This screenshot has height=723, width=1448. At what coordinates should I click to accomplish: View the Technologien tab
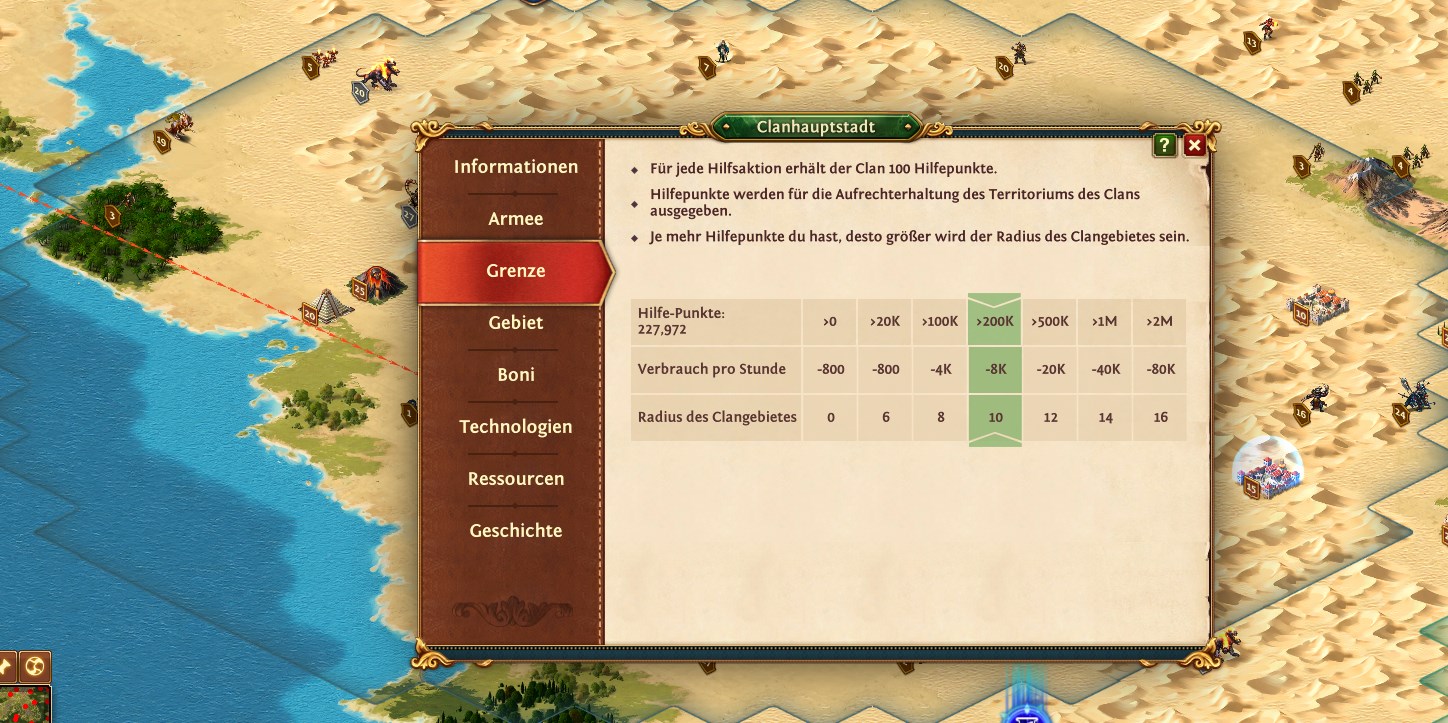(x=515, y=427)
